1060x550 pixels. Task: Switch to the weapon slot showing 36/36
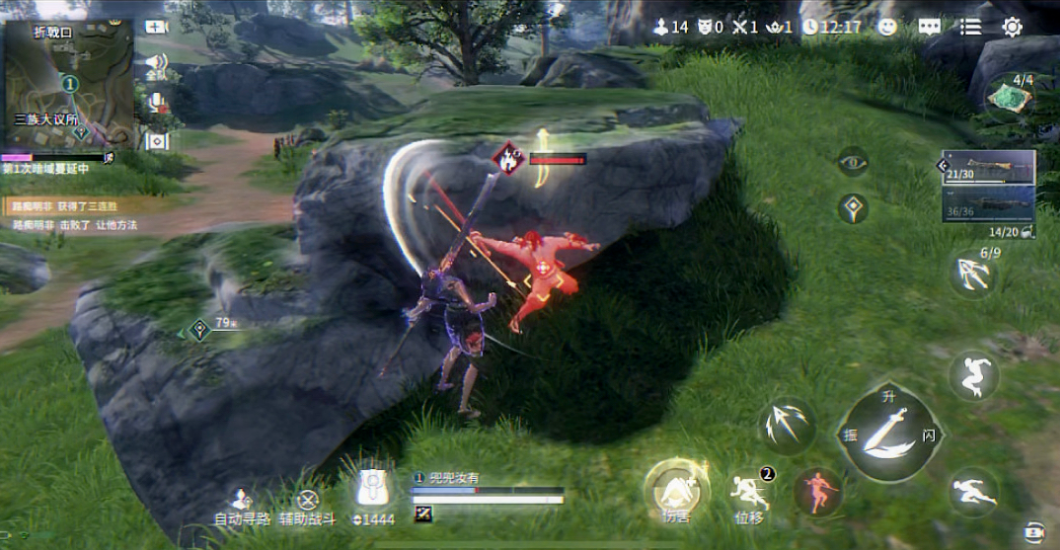coord(988,204)
